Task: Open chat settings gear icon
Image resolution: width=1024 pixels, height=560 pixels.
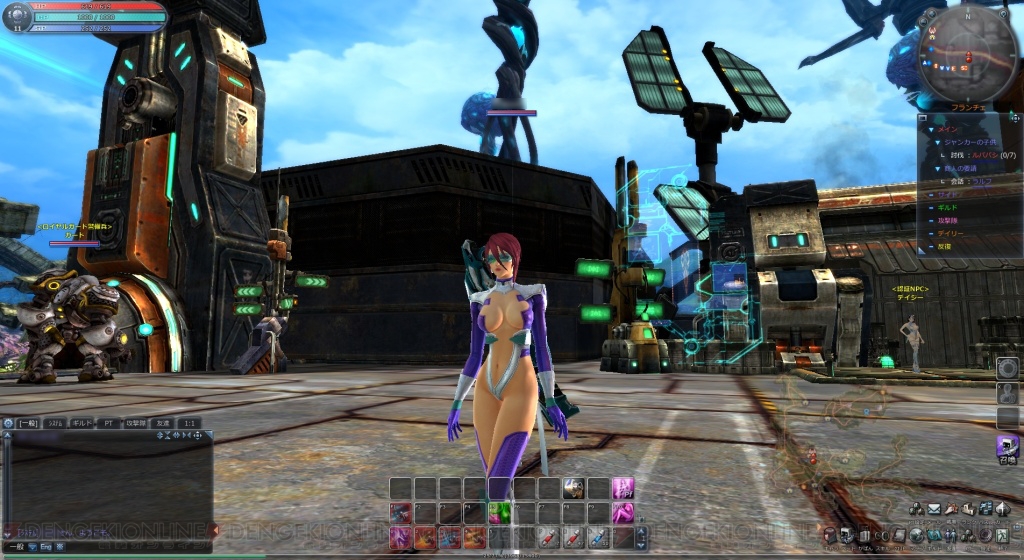Action: 8,424
